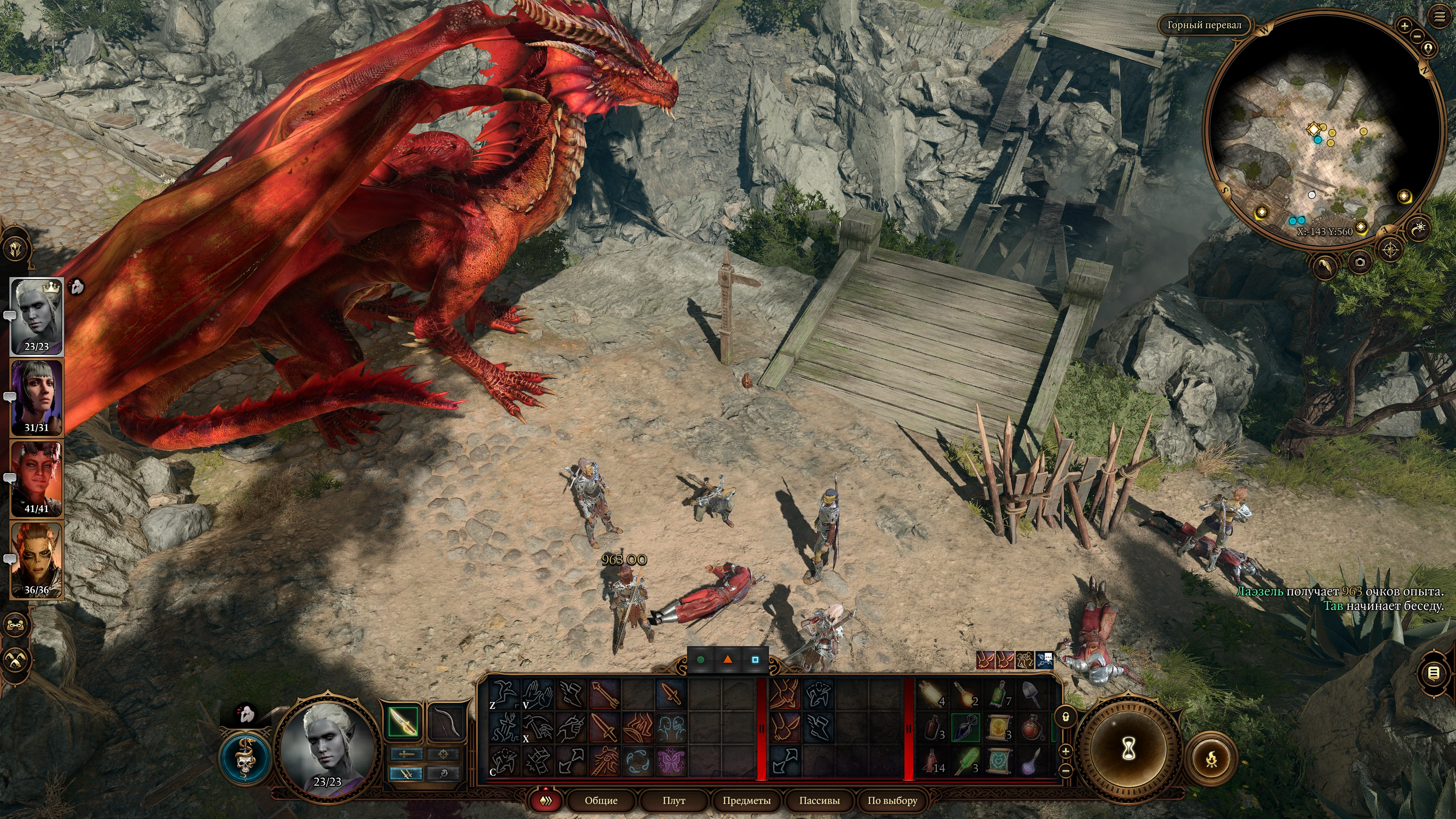Image resolution: width=1456 pixels, height=819 pixels.
Task: Toggle the hotbar lock padlock button
Action: tap(1066, 717)
